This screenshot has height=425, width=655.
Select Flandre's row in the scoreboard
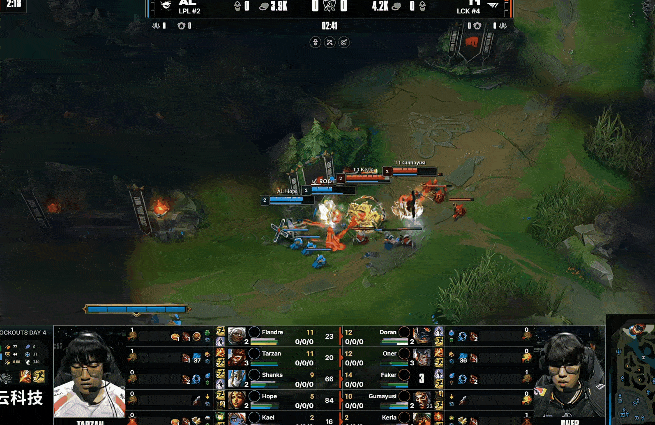280,335
